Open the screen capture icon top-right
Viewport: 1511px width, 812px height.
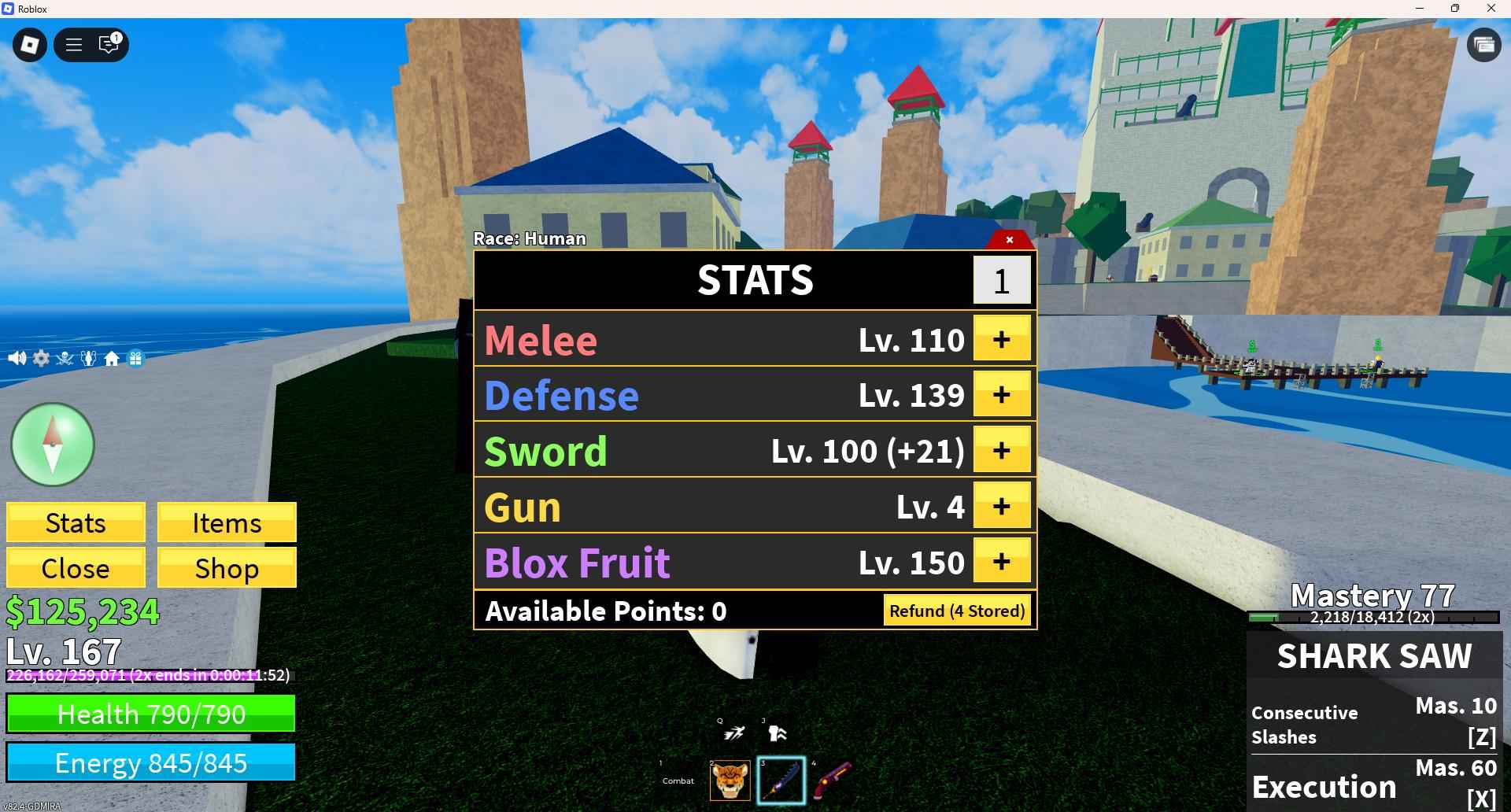[x=1484, y=45]
